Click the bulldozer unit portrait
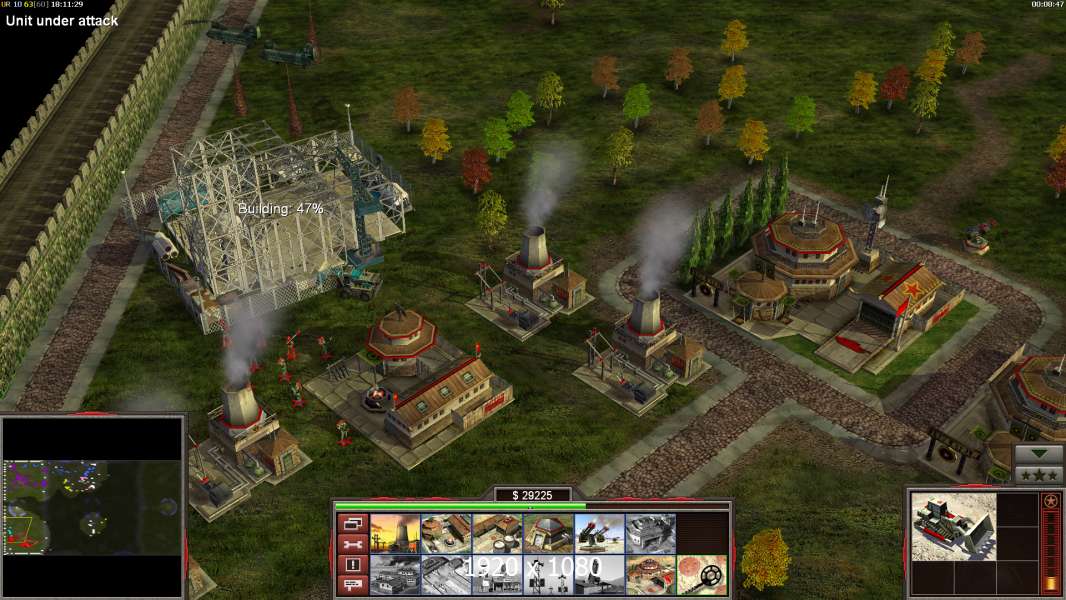1066x600 pixels. click(x=953, y=525)
